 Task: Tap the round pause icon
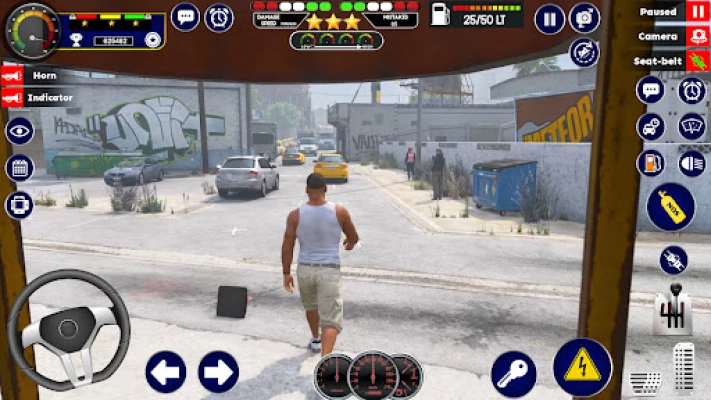coord(549,19)
